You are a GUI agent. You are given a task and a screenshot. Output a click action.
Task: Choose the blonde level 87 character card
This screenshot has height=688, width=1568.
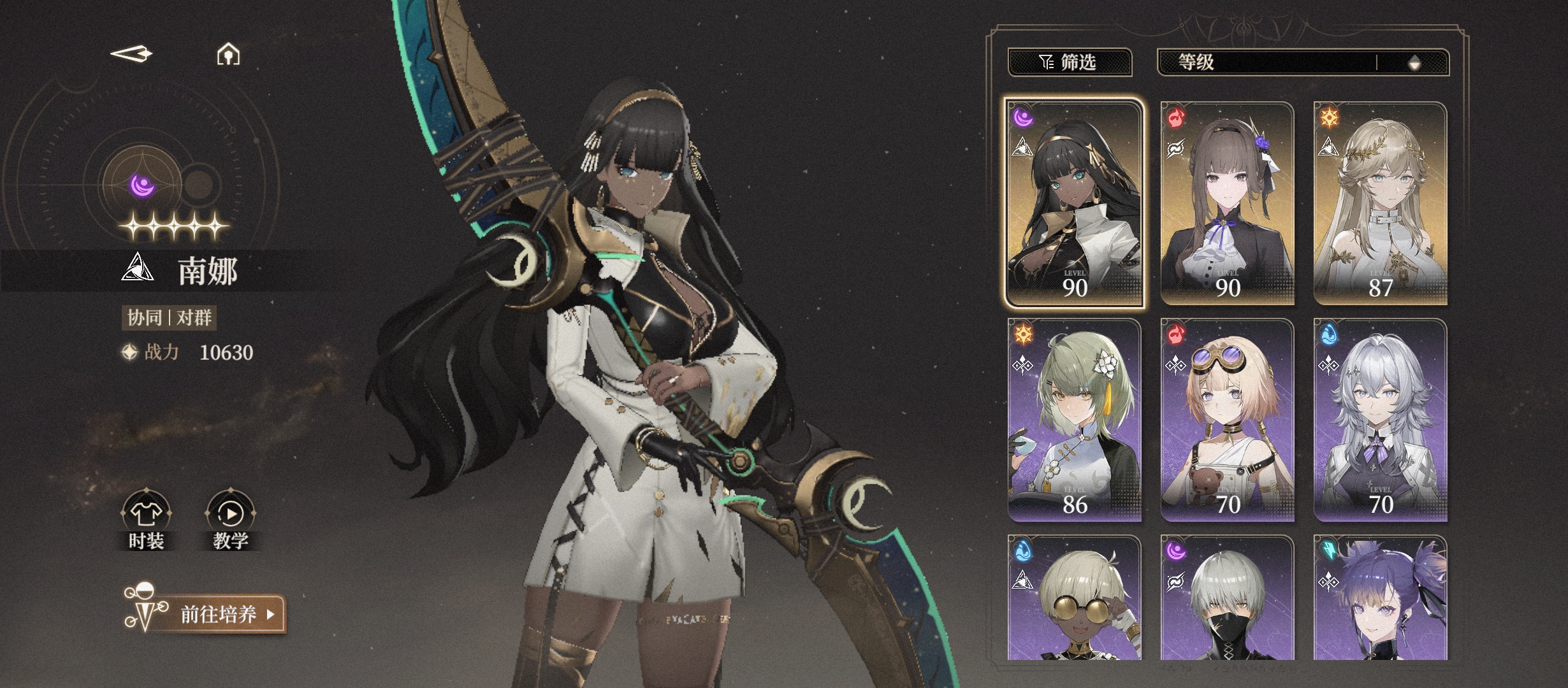click(x=1380, y=203)
